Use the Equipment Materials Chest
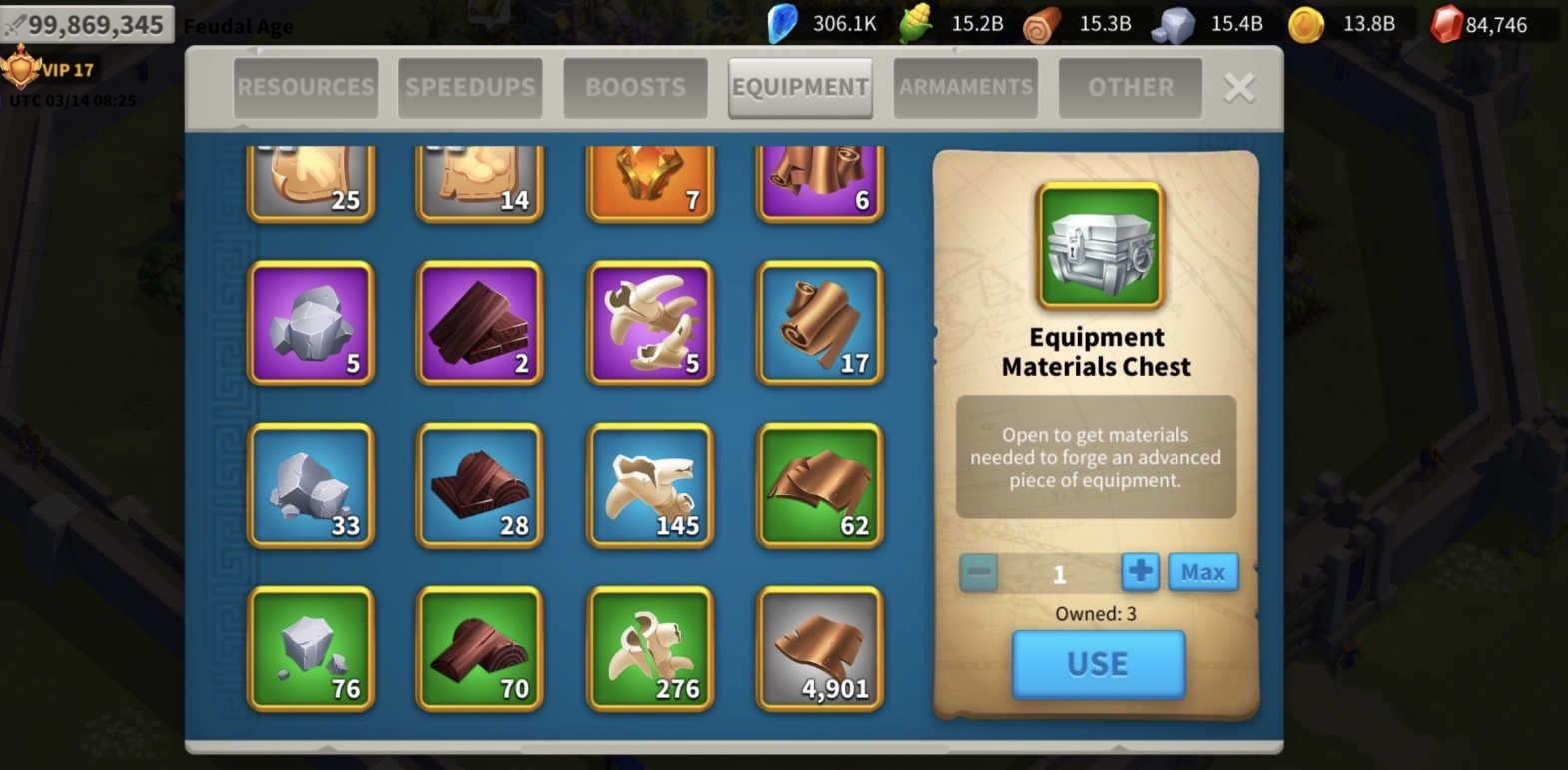 pyautogui.click(x=1098, y=664)
